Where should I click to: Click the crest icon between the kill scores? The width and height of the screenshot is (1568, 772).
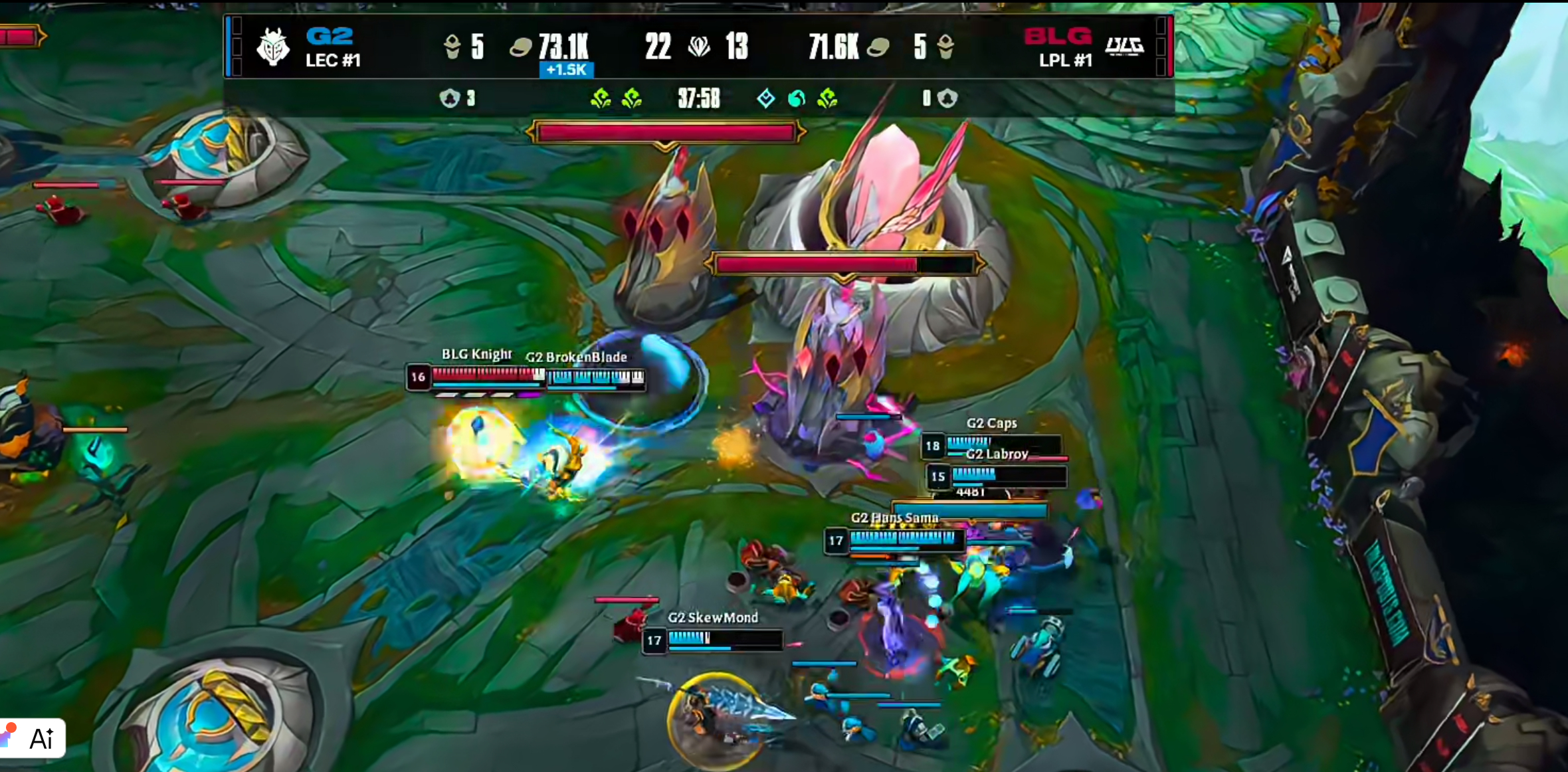click(x=700, y=47)
